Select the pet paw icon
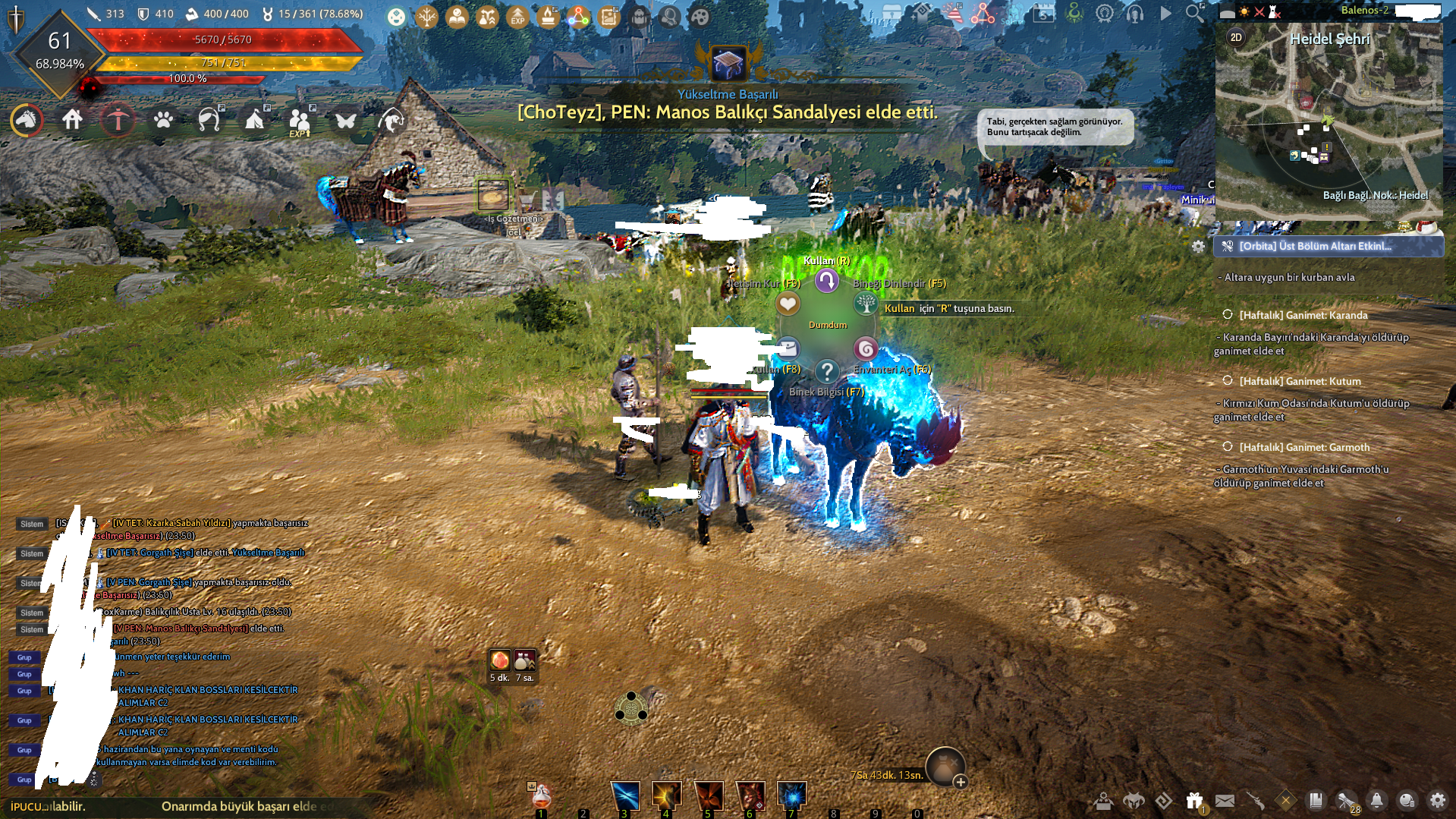Image resolution: width=1456 pixels, height=819 pixels. click(x=163, y=120)
